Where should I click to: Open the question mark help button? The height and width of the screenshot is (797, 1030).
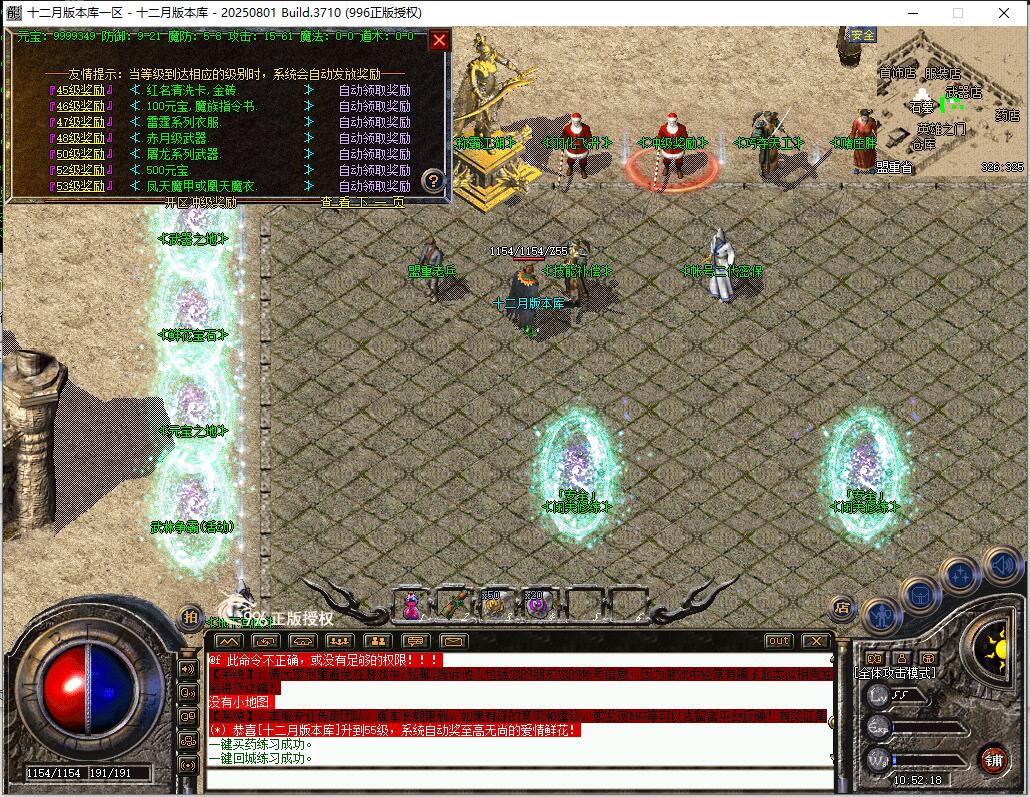pos(432,181)
